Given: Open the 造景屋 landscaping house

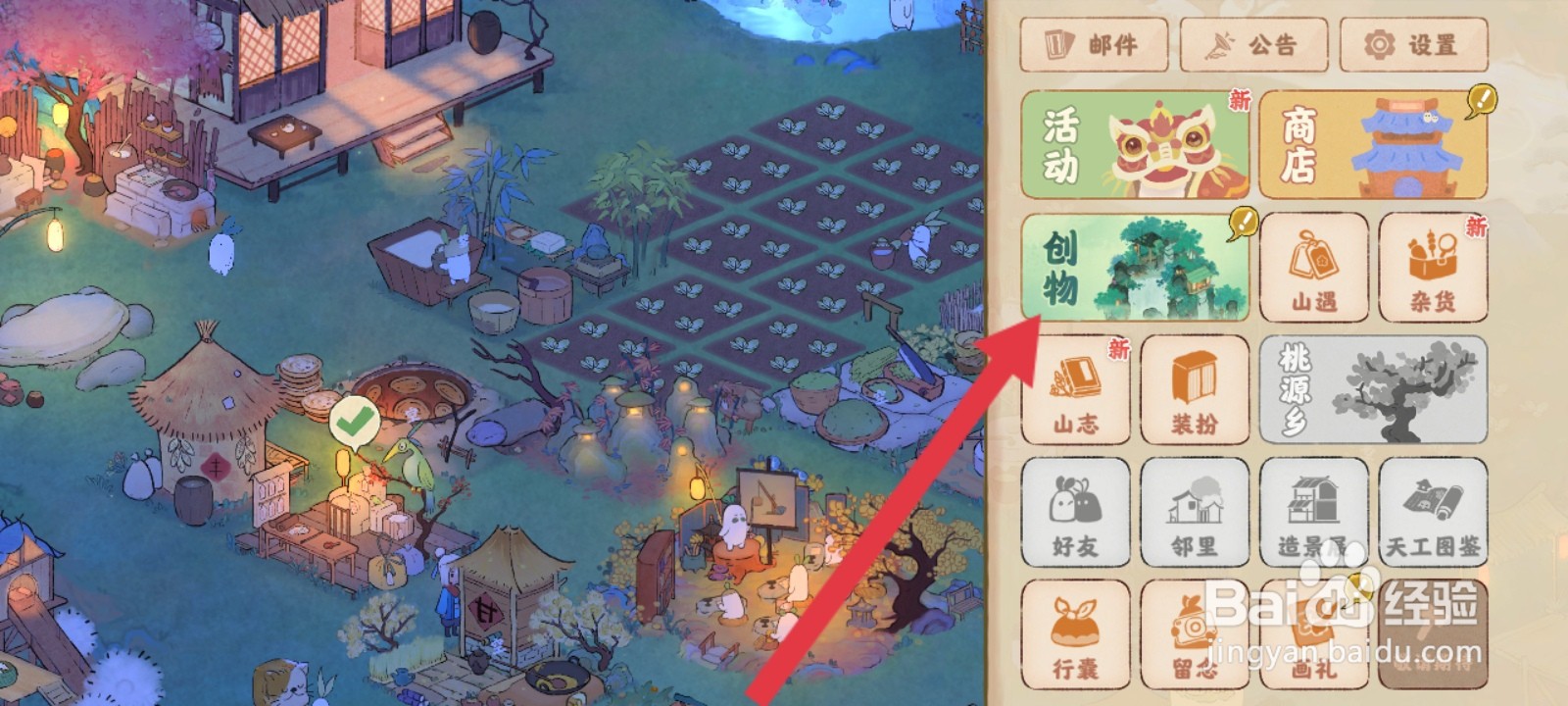Looking at the screenshot, I should click(x=1315, y=512).
